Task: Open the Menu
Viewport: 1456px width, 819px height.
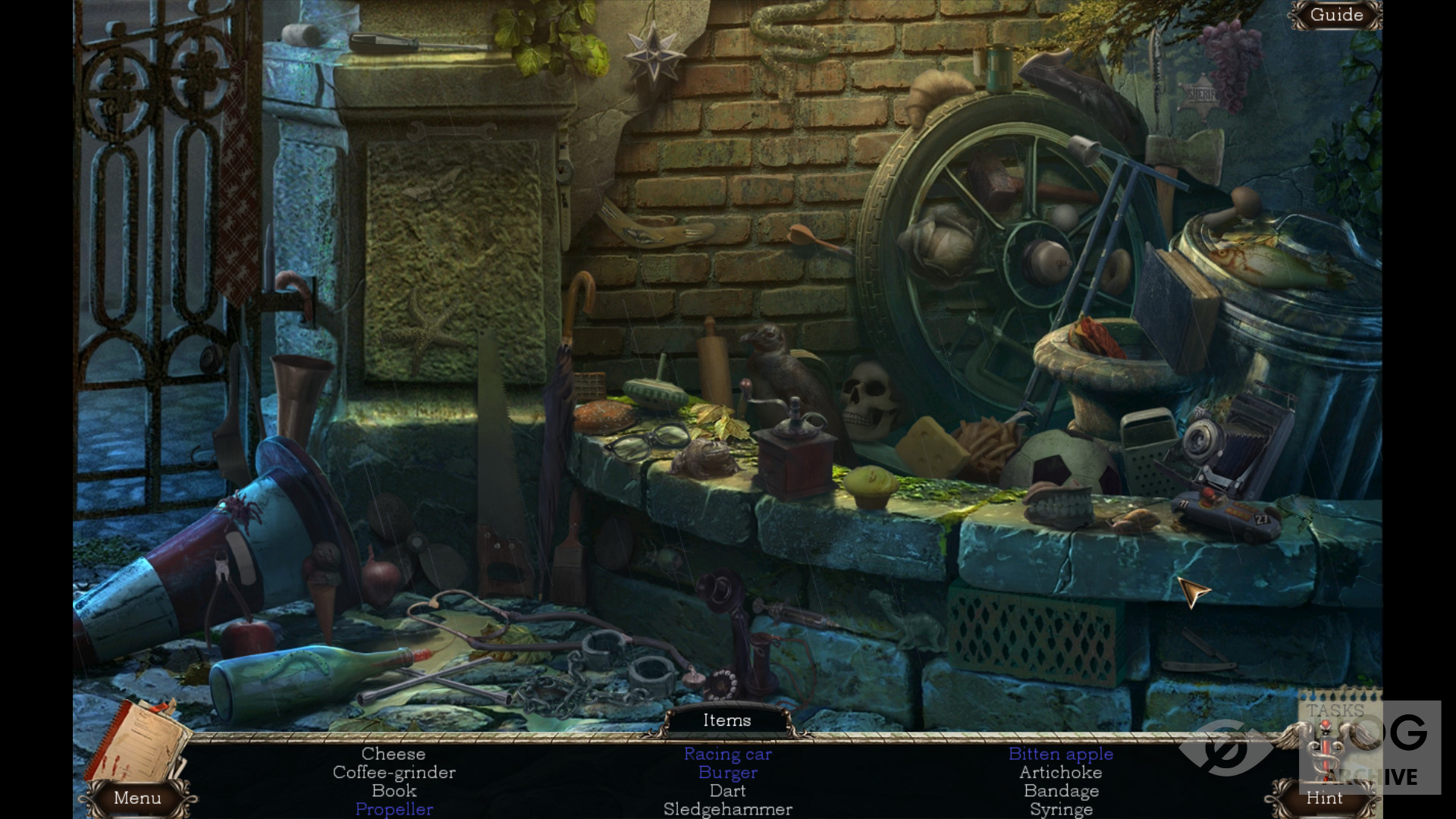Action: click(137, 798)
